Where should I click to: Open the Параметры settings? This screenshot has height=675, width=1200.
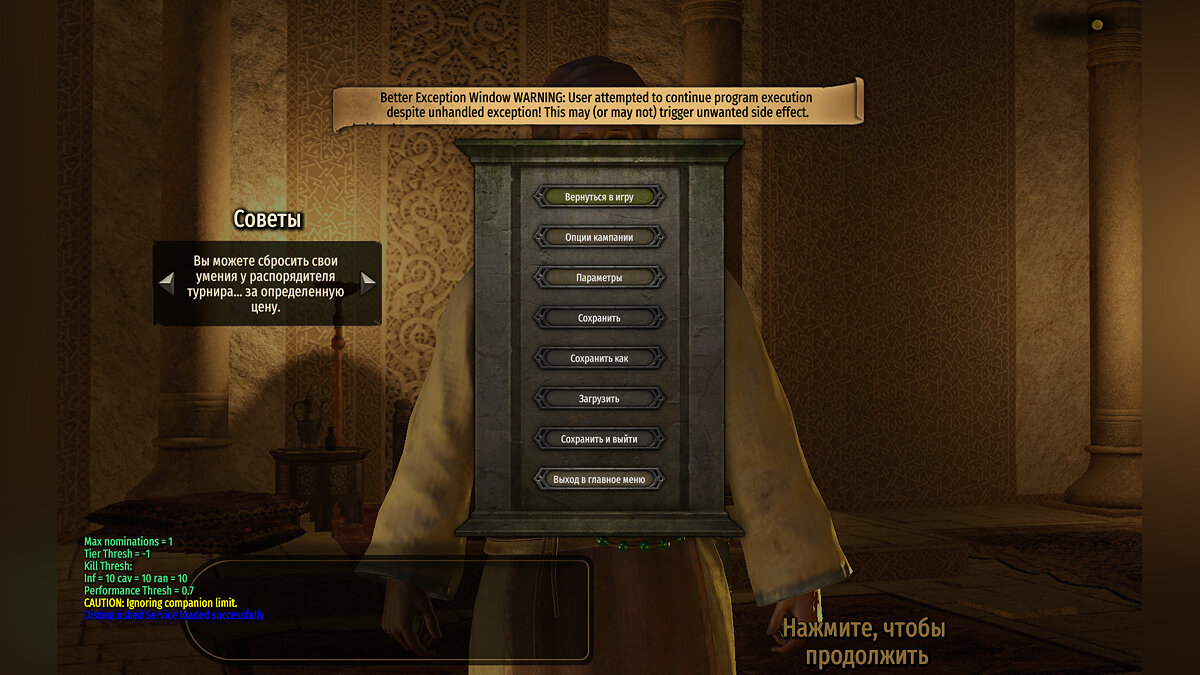599,277
